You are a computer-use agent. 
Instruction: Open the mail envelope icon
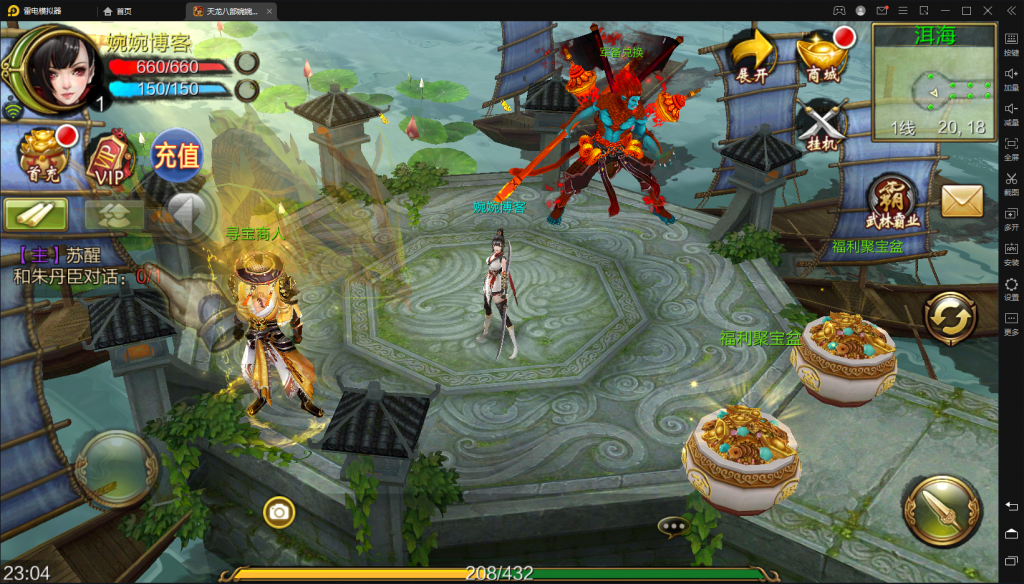click(962, 201)
